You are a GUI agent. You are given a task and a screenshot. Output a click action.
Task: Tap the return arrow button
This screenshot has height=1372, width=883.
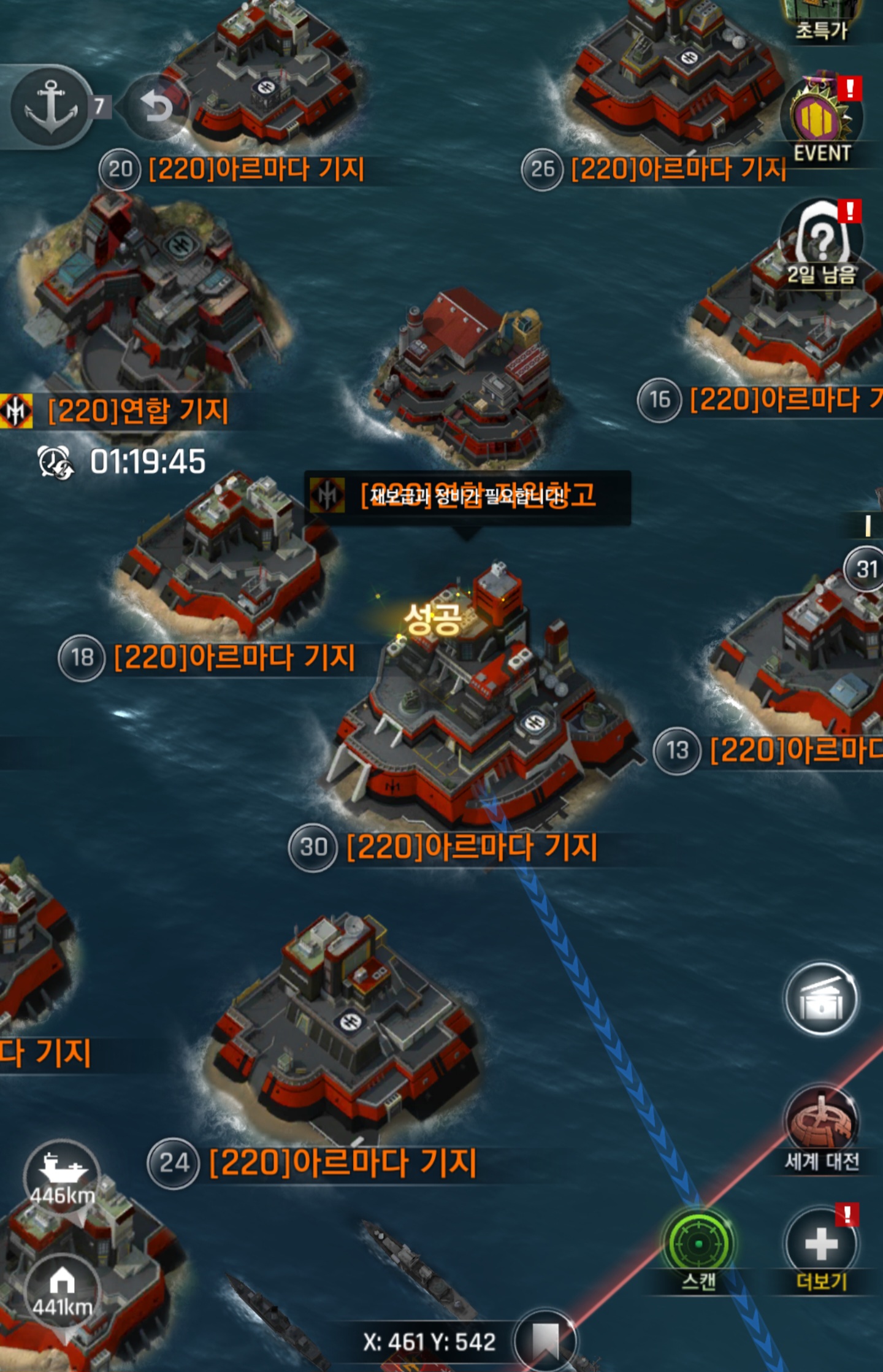click(x=156, y=108)
